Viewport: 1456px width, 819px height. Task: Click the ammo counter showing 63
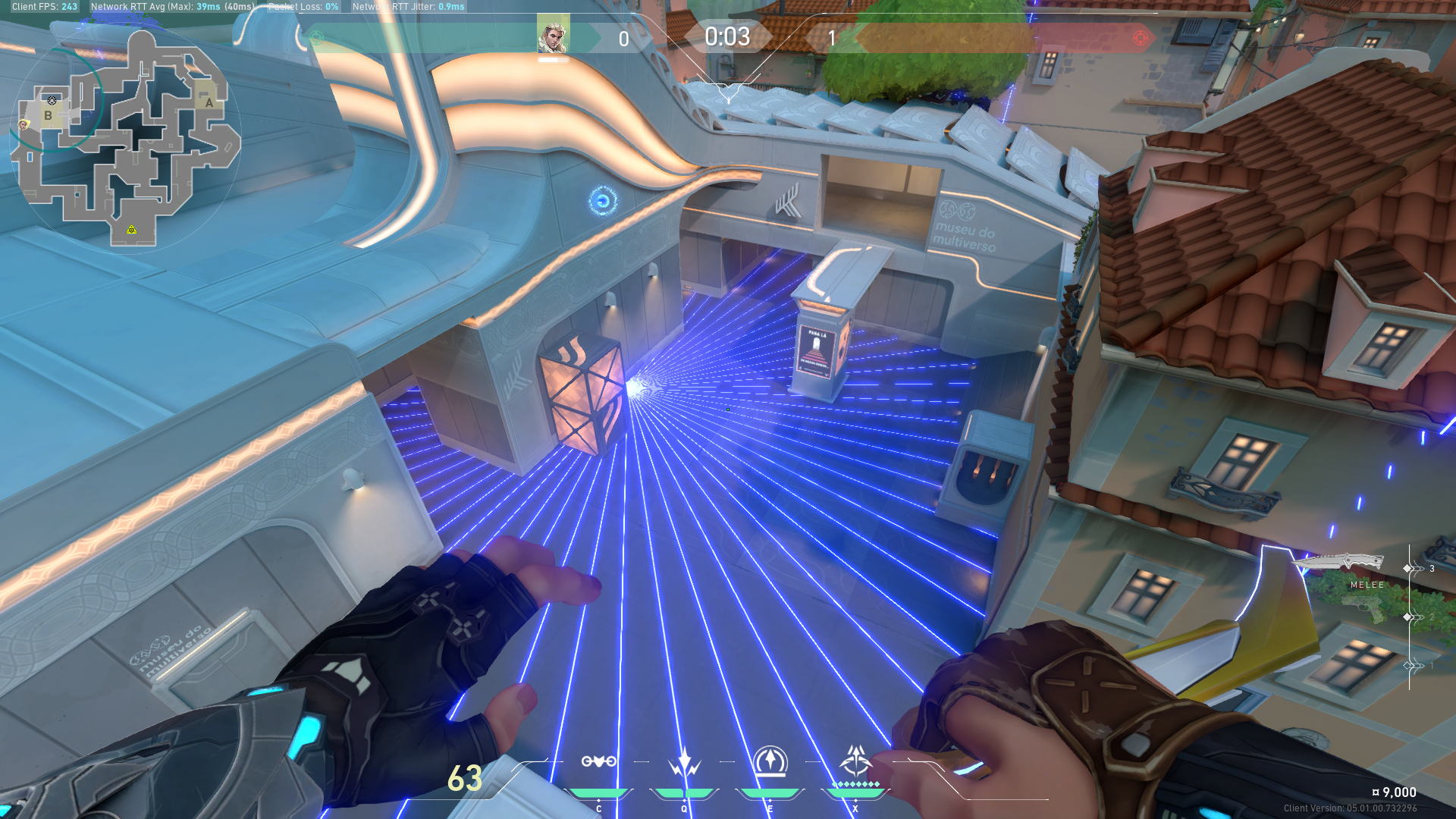pyautogui.click(x=464, y=779)
